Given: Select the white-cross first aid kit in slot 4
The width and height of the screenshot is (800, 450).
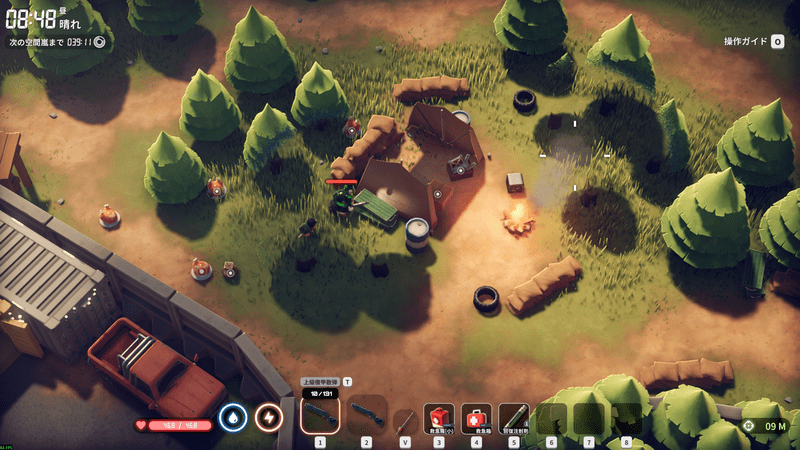Looking at the screenshot, I should coord(476,417).
